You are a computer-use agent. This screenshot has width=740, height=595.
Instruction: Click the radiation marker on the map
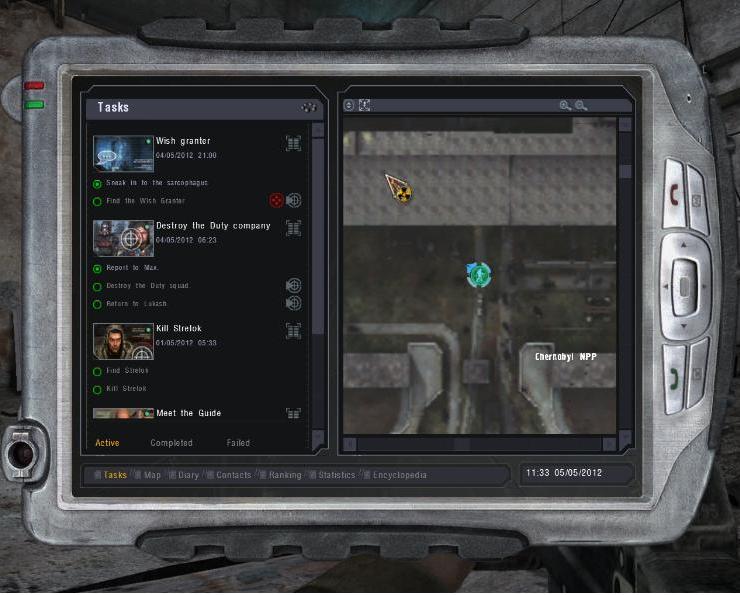pos(402,190)
